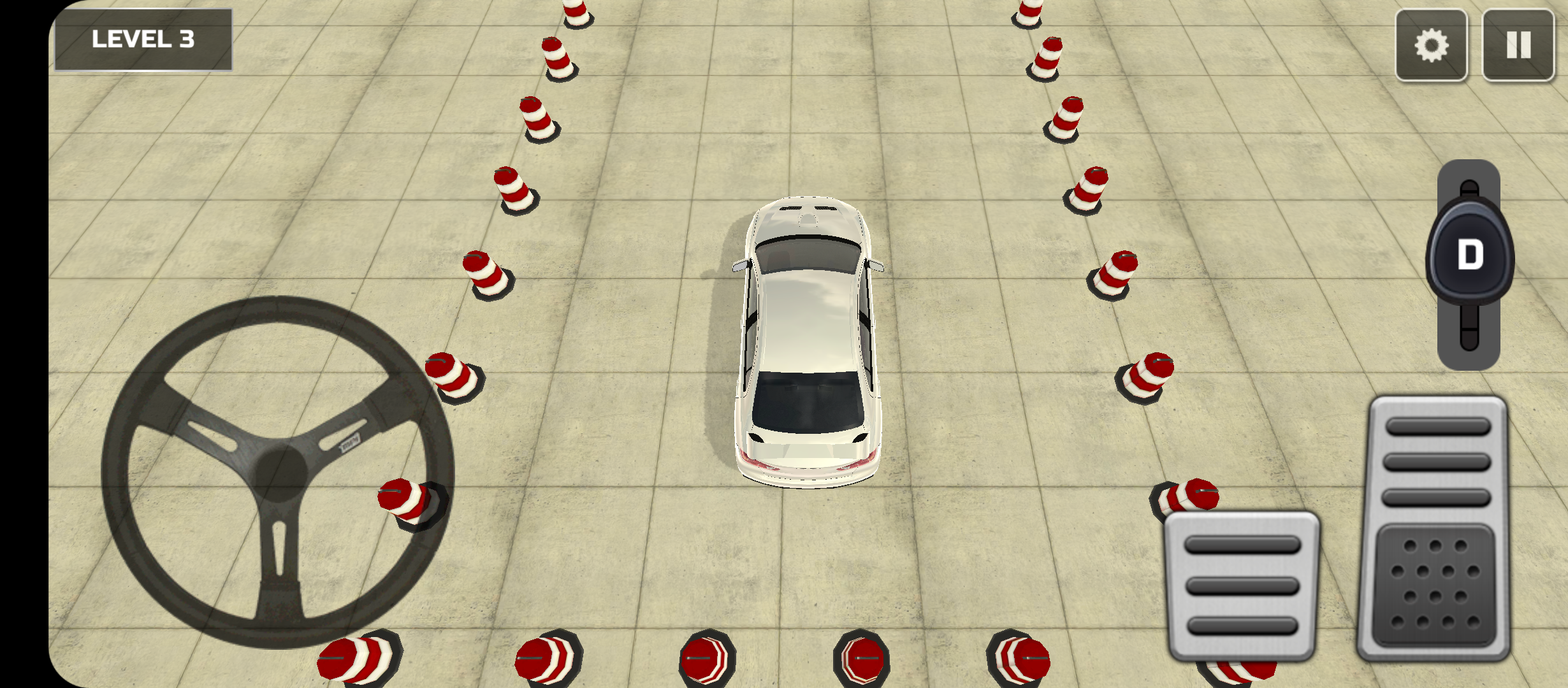Image resolution: width=1568 pixels, height=688 pixels.
Task: Touch the steering wheel control
Action: 278,472
